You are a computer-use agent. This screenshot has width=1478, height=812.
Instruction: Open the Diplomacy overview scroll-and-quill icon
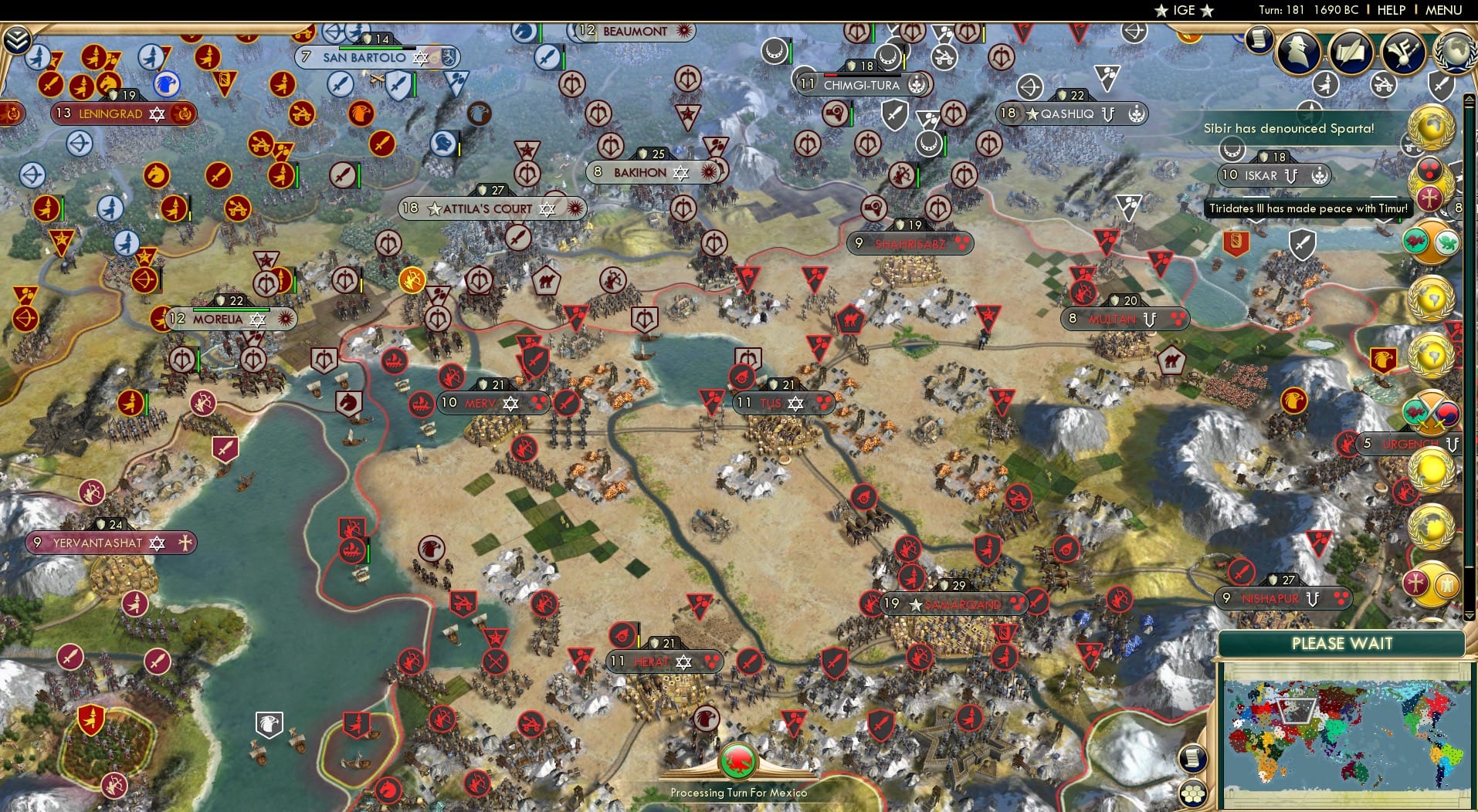tap(1351, 52)
